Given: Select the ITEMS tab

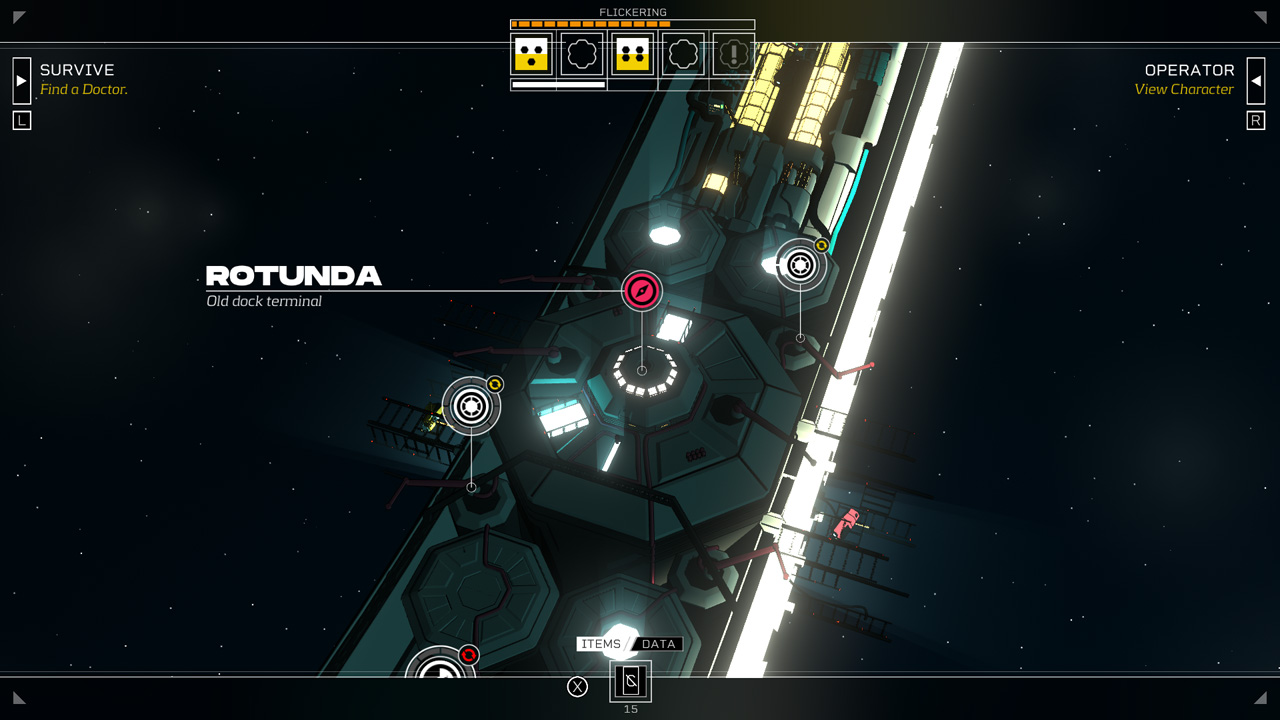Looking at the screenshot, I should [600, 644].
